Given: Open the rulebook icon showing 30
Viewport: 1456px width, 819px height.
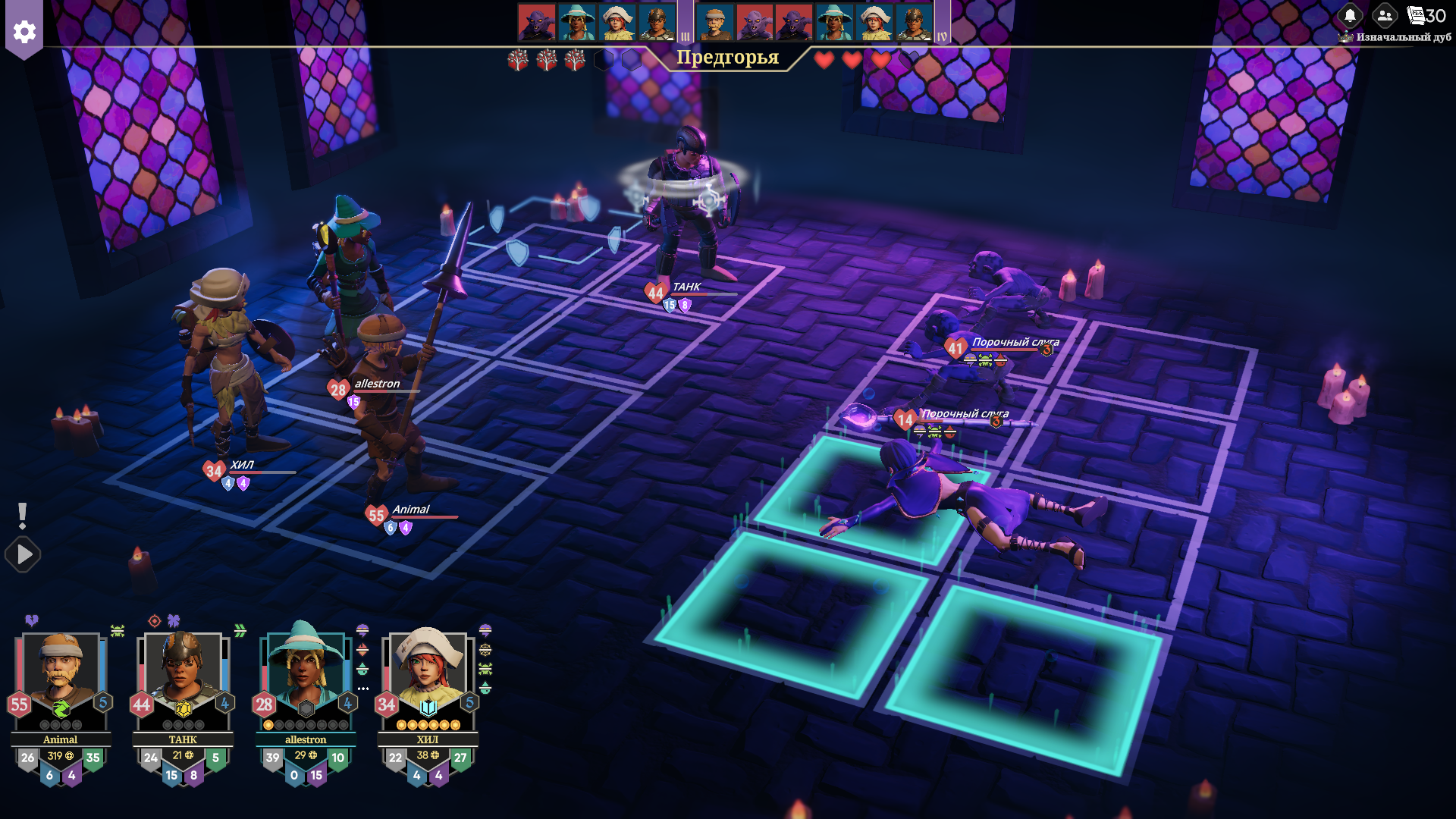Looking at the screenshot, I should tap(1426, 15).
